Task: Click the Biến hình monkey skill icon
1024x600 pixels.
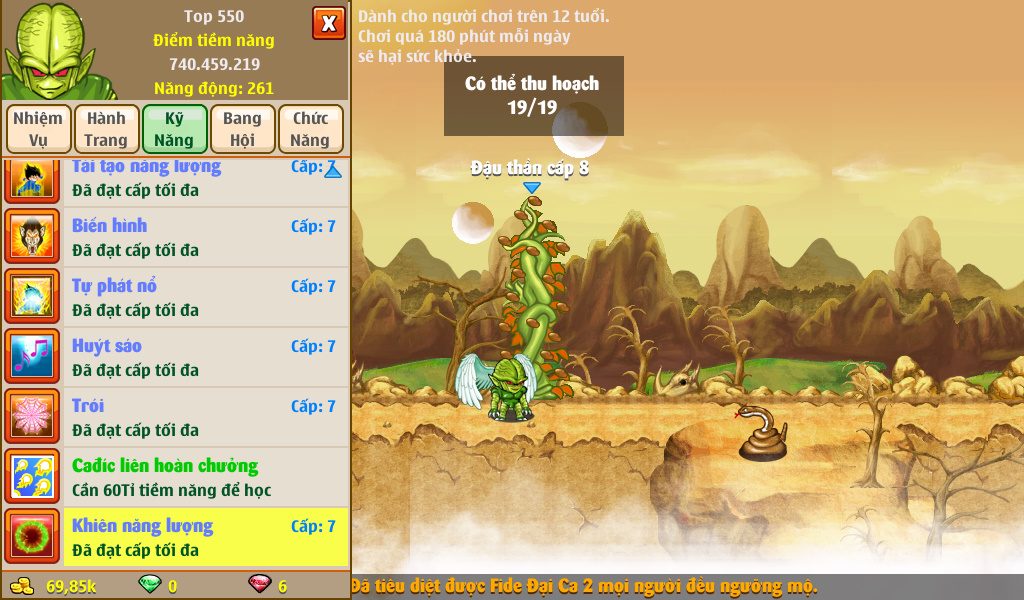Action: tap(33, 237)
